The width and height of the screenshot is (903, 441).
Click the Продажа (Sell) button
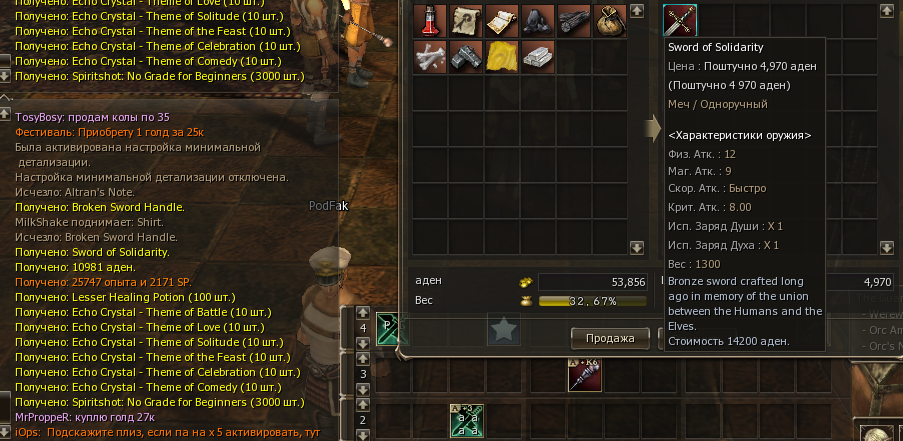(x=610, y=338)
